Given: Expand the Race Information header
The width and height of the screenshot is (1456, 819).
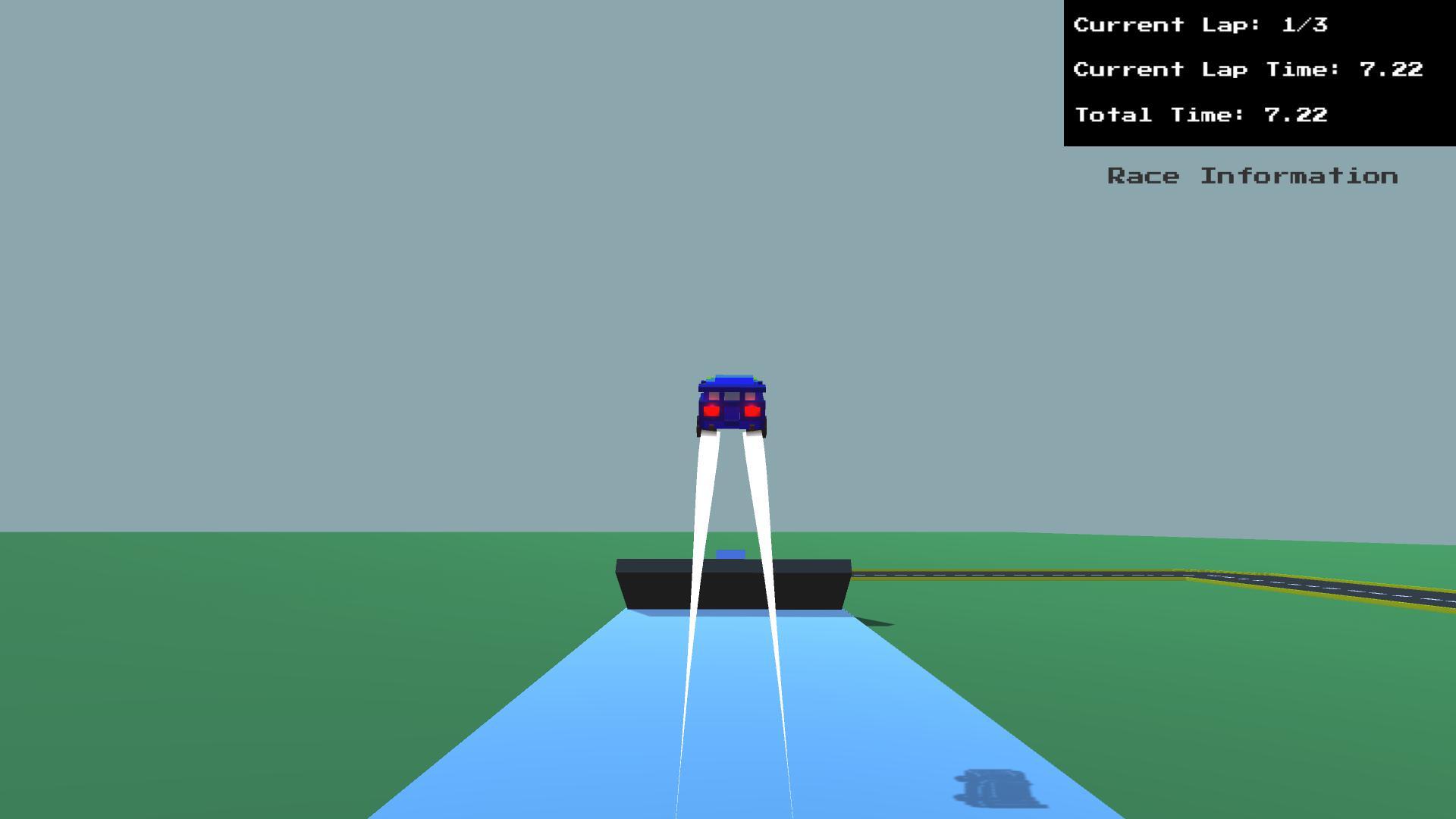Looking at the screenshot, I should (1252, 176).
